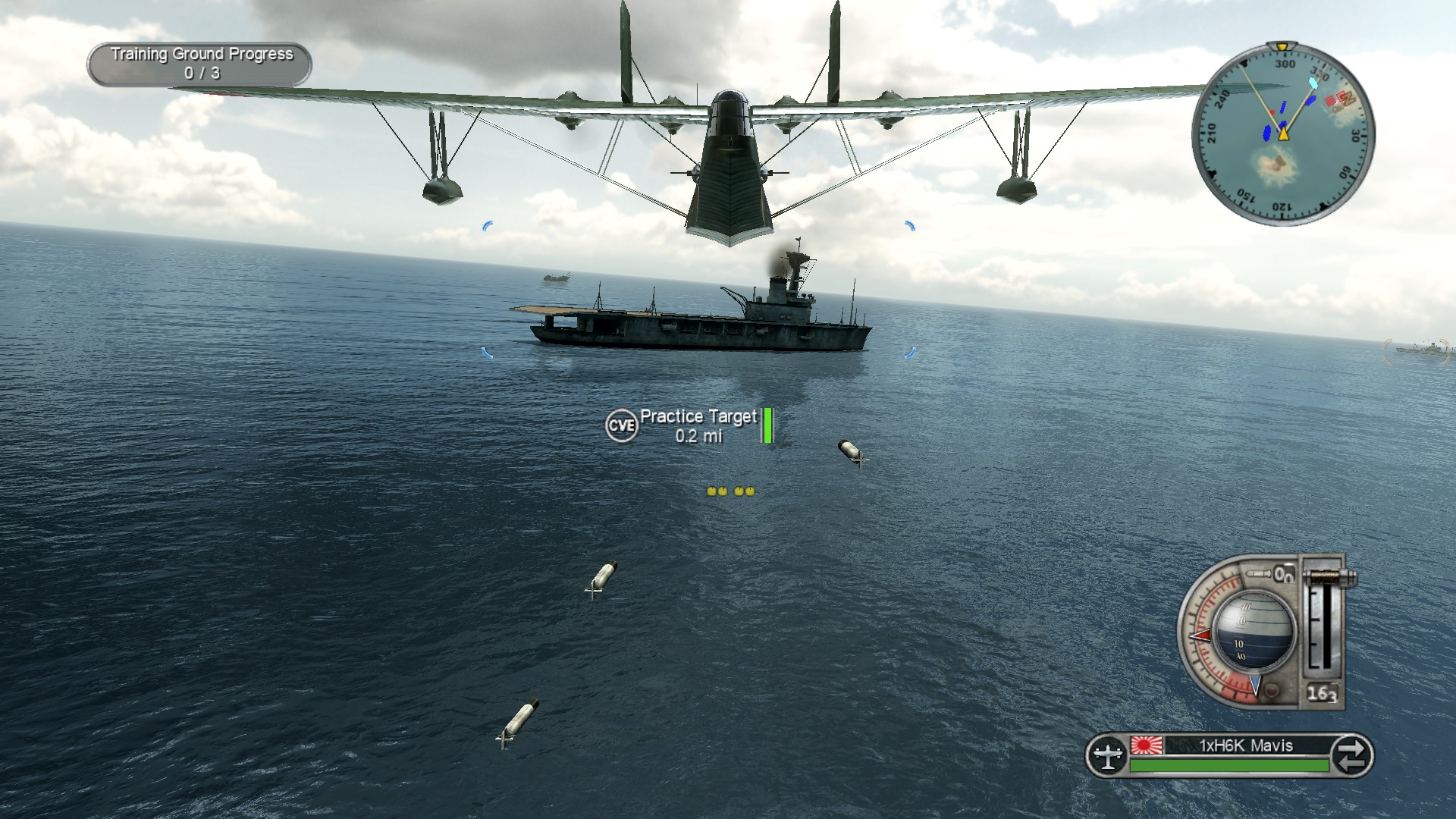Click the CVE Practice Target marker
Image resolution: width=1456 pixels, height=819 pixels.
click(x=621, y=425)
